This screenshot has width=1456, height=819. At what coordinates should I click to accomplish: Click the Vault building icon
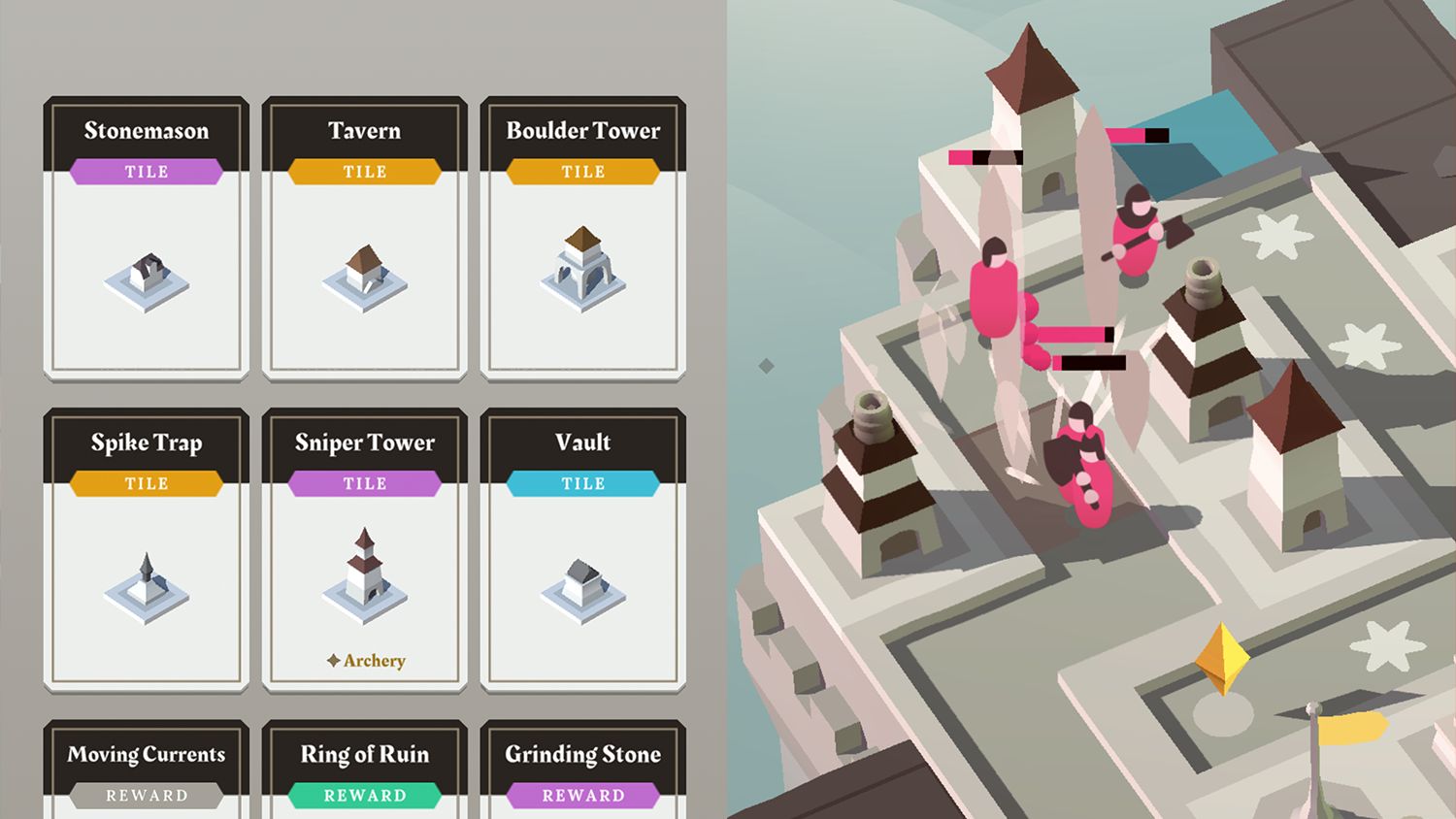[582, 587]
